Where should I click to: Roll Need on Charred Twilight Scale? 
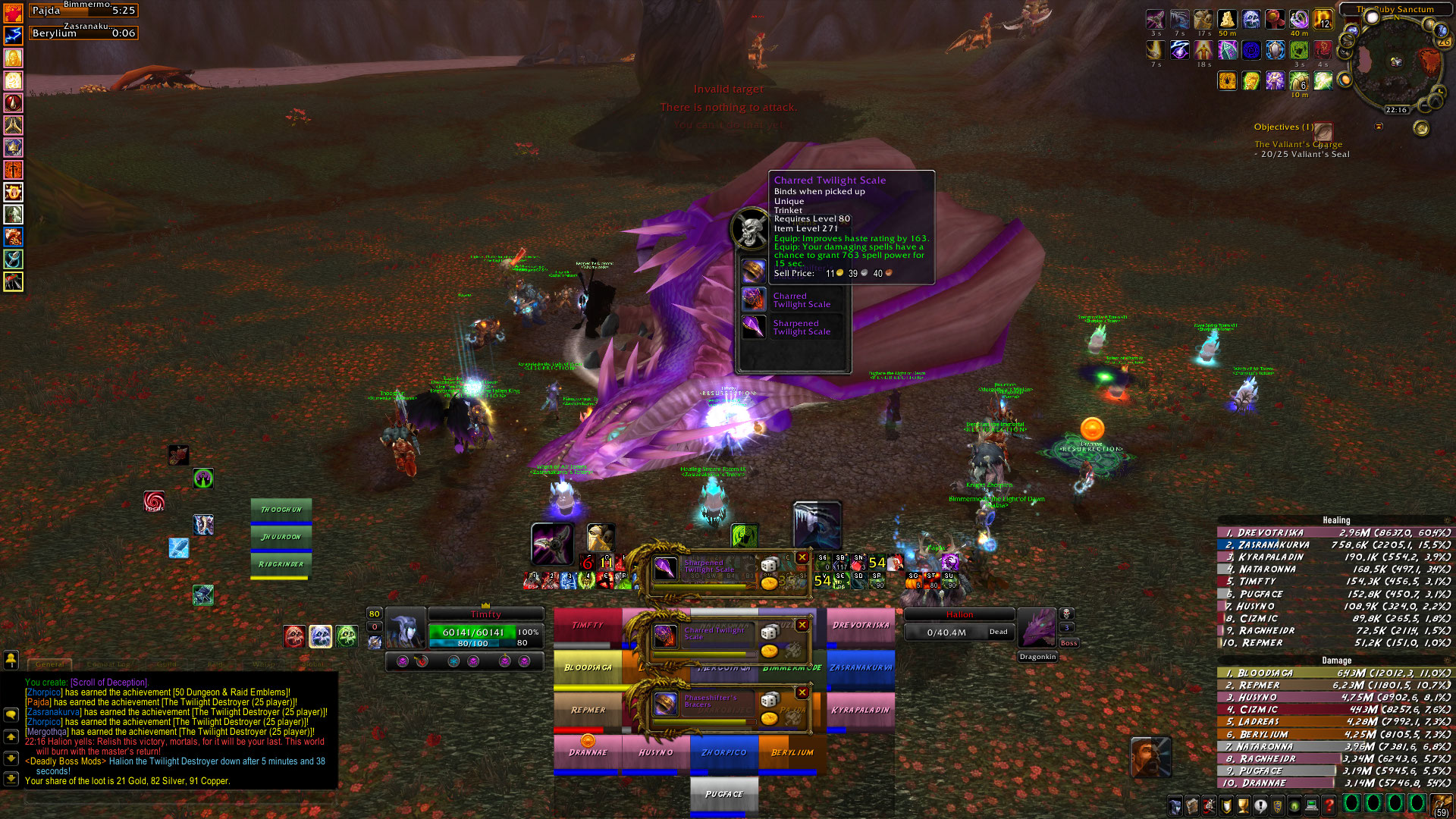point(769,632)
